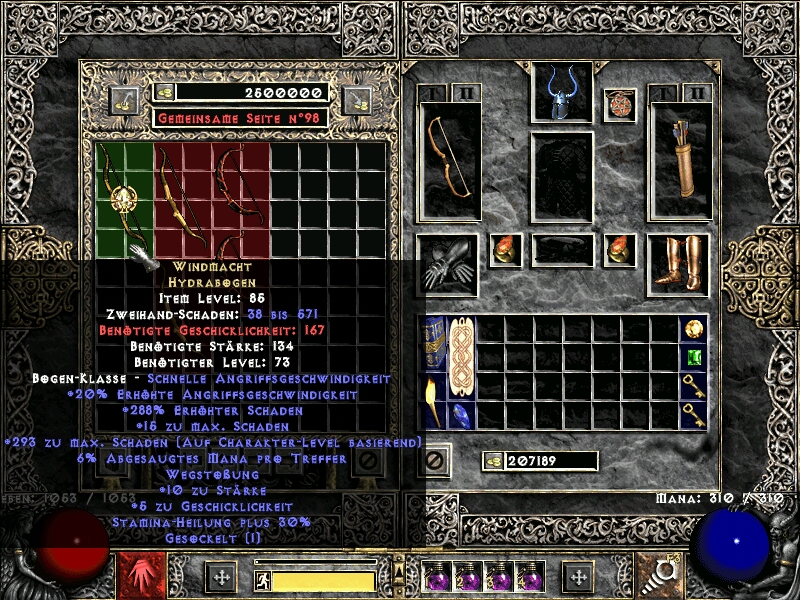Select the knotwork scroll charm in inventory

coord(463,358)
